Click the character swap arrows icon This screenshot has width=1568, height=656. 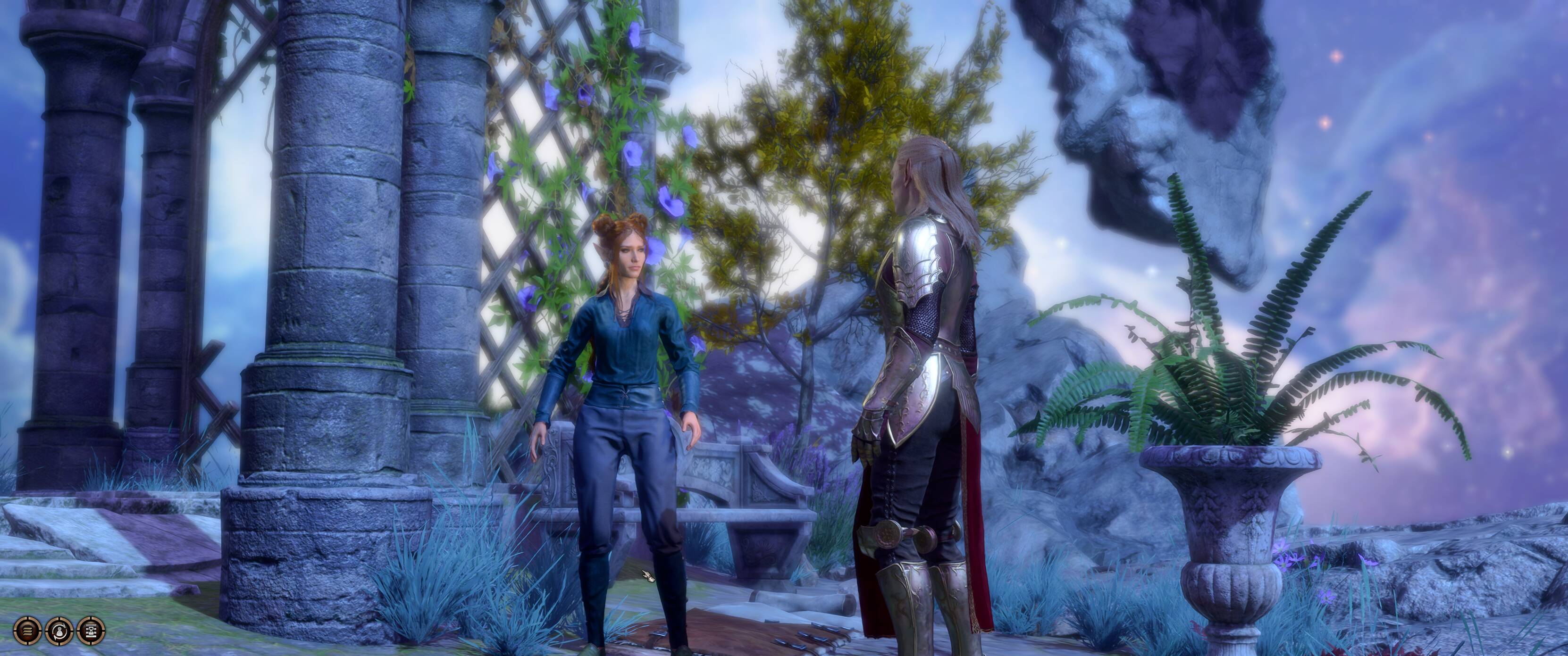pyautogui.click(x=59, y=631)
